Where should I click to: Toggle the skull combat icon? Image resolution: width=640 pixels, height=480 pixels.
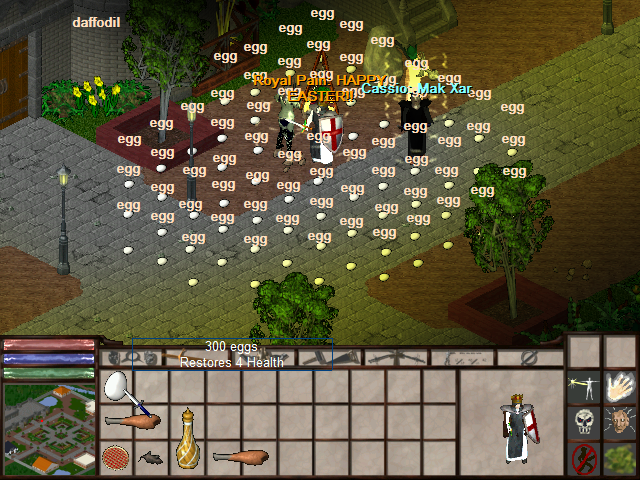(584, 422)
